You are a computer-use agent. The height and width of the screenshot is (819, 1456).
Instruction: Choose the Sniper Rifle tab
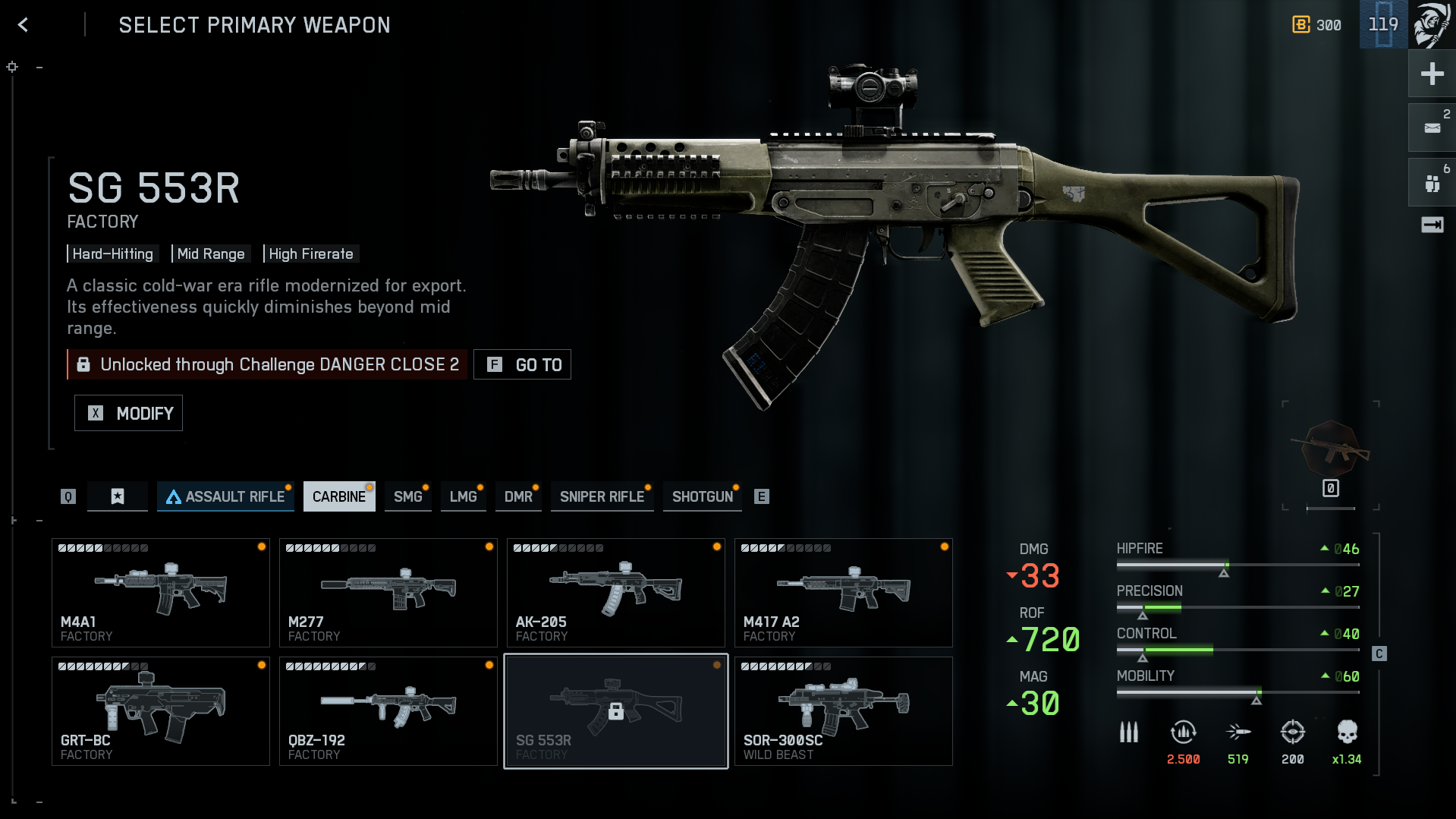602,496
